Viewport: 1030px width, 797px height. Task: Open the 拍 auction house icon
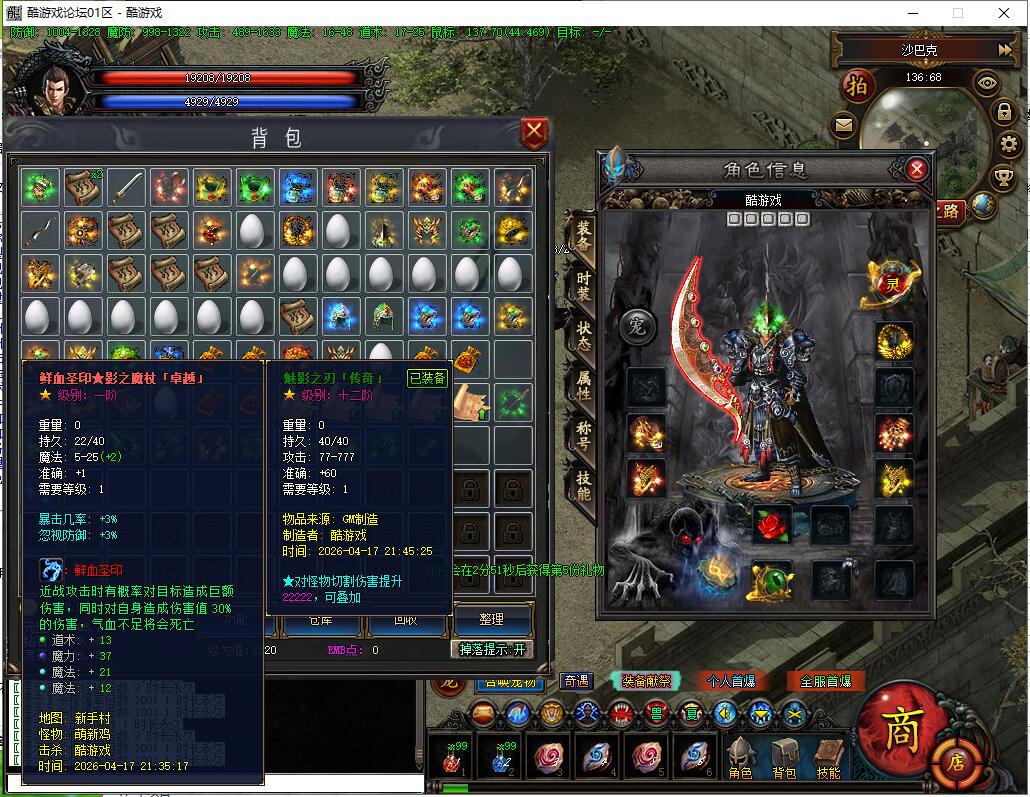857,85
